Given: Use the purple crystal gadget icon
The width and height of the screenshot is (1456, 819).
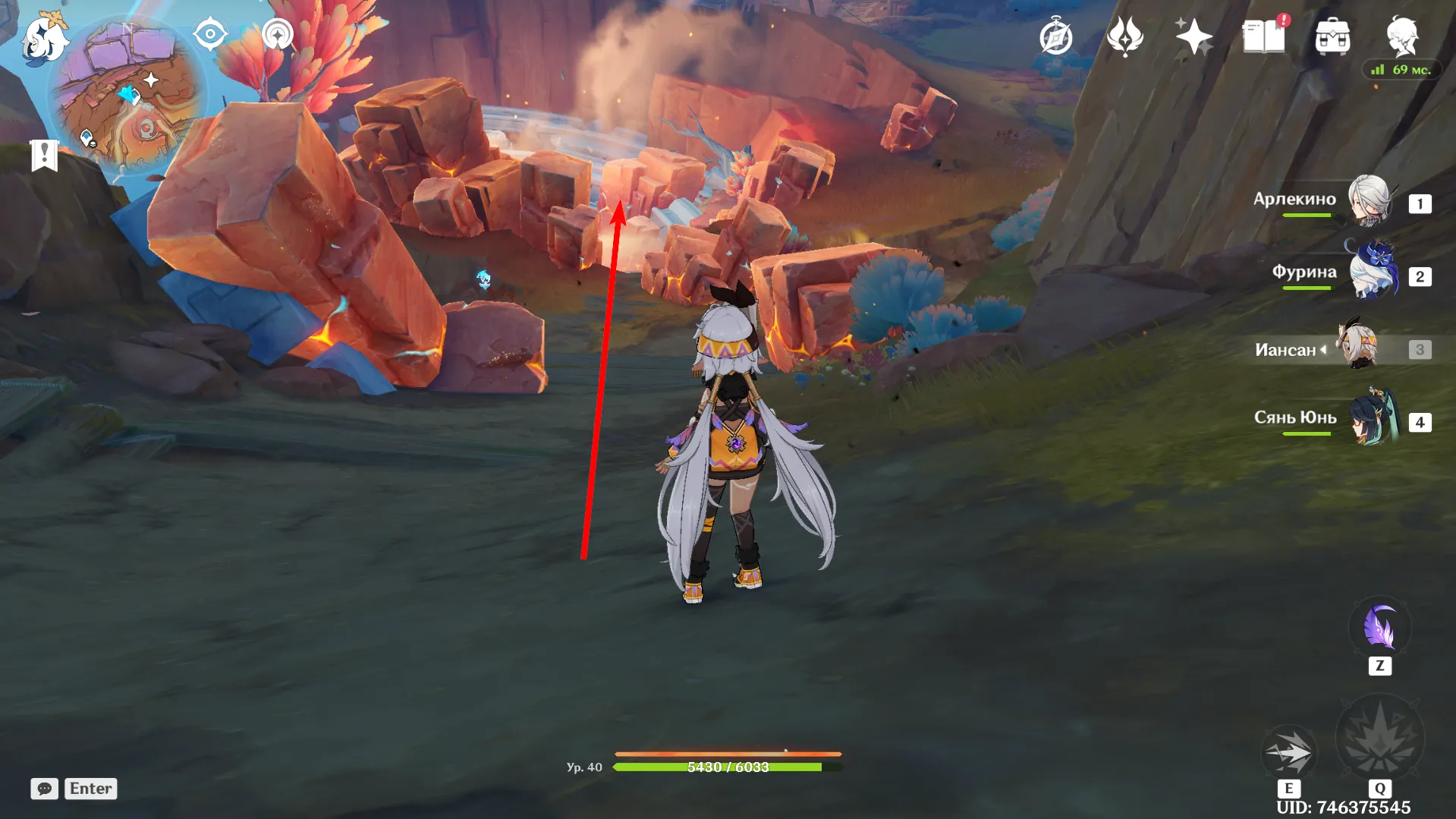Looking at the screenshot, I should 1379,628.
